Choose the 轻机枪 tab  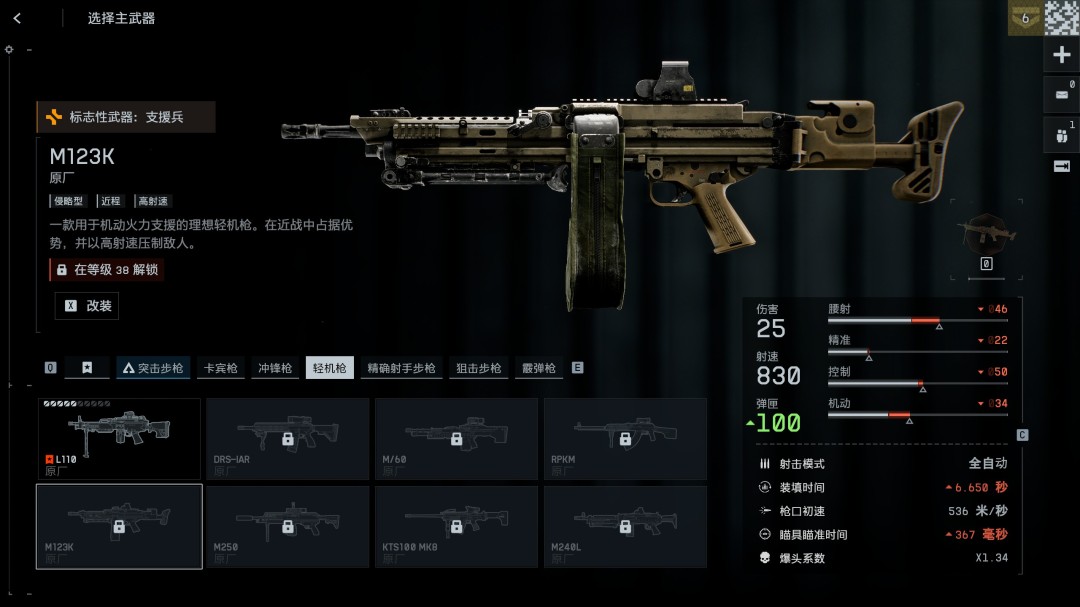click(x=330, y=368)
